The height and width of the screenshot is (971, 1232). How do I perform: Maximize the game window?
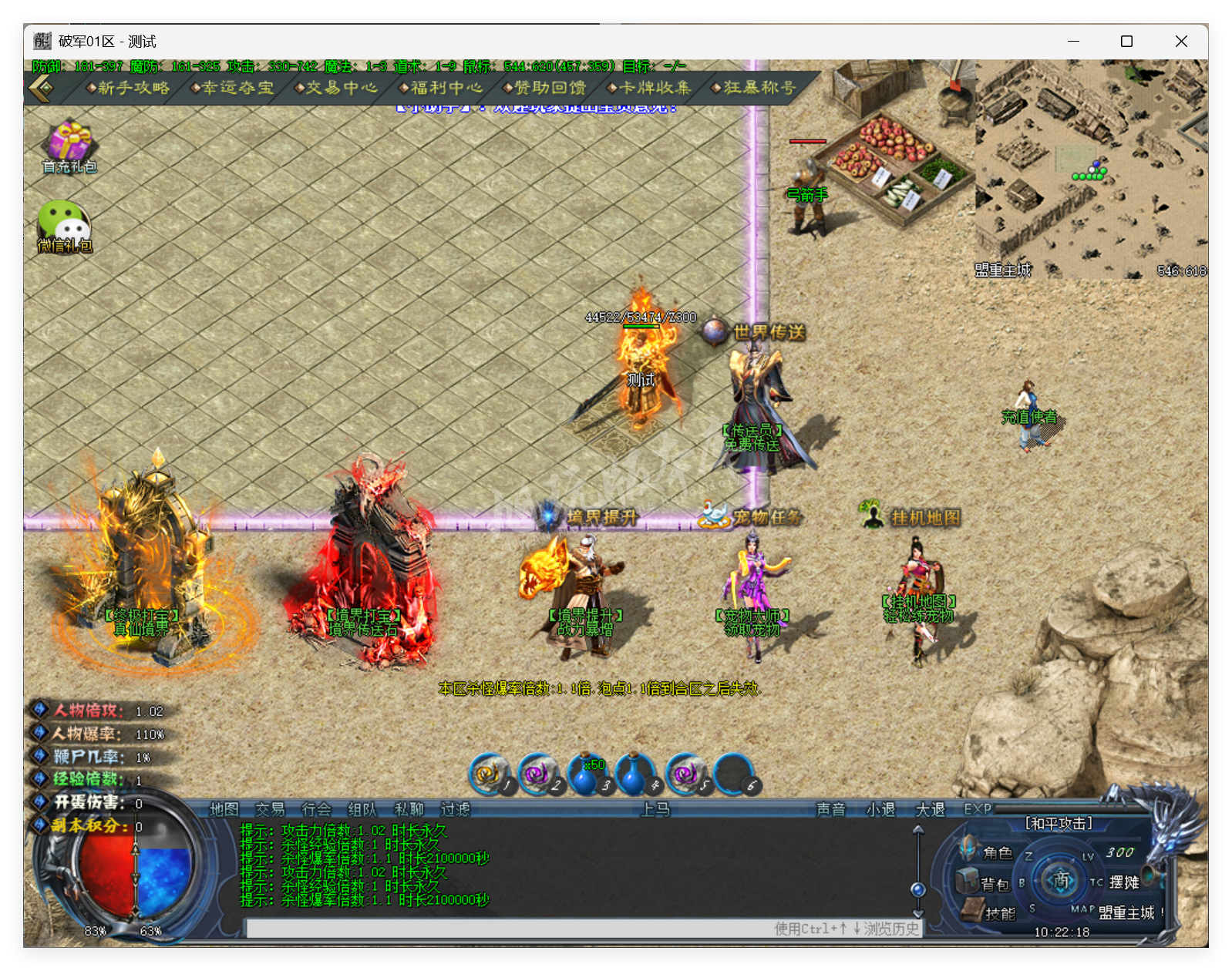1126,42
